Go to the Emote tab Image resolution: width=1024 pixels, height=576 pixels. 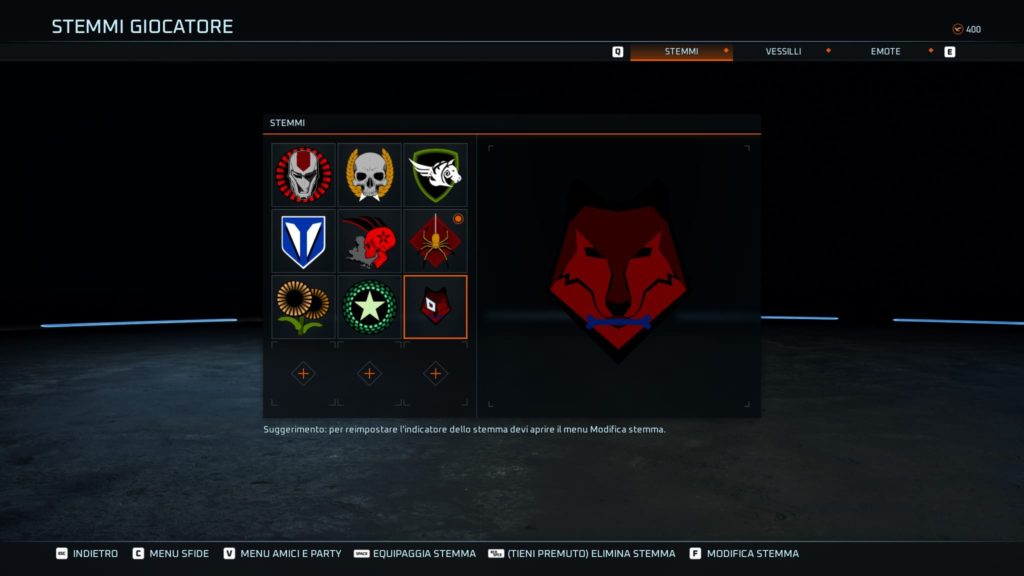point(885,51)
